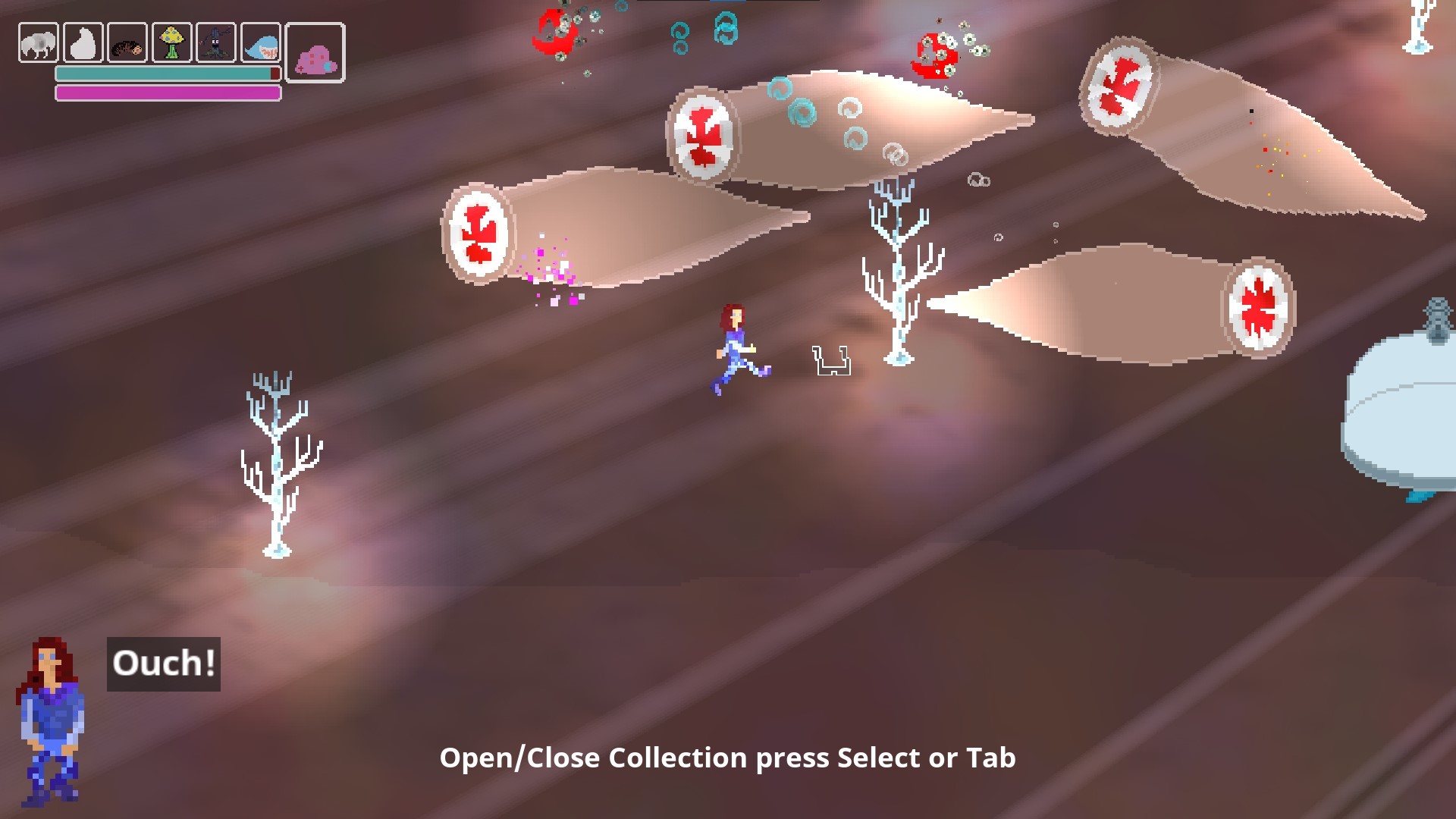Screen dimensions: 1456x819
Task: Click the Ouch! speech bubble to dismiss it
Action: pyautogui.click(x=163, y=665)
